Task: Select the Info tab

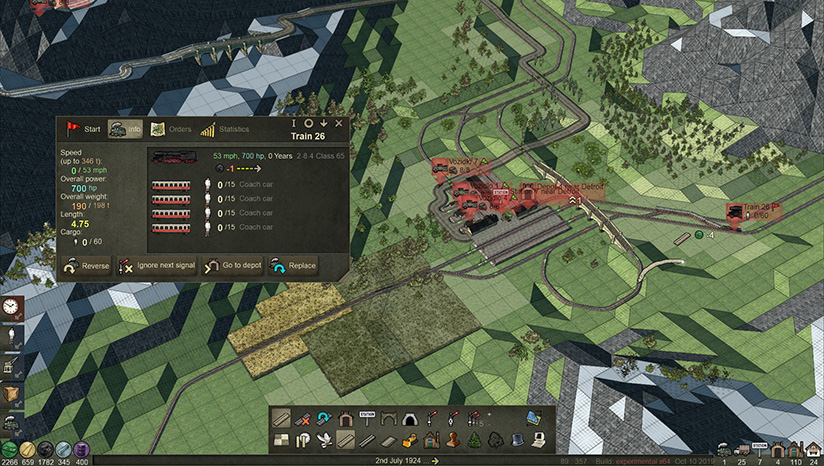Action: click(126, 129)
